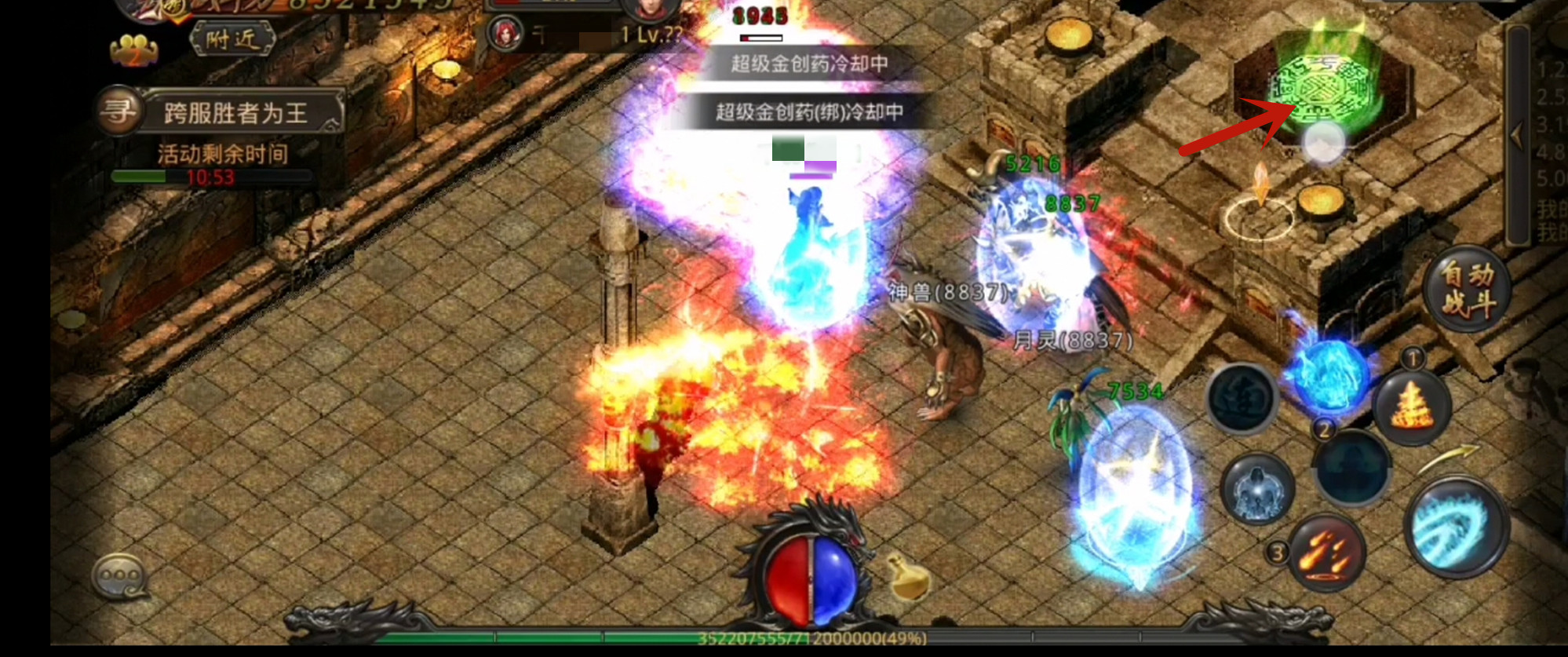Cast the meteor shower skill numbered 3
This screenshot has width=1568, height=657.
pyautogui.click(x=1326, y=552)
